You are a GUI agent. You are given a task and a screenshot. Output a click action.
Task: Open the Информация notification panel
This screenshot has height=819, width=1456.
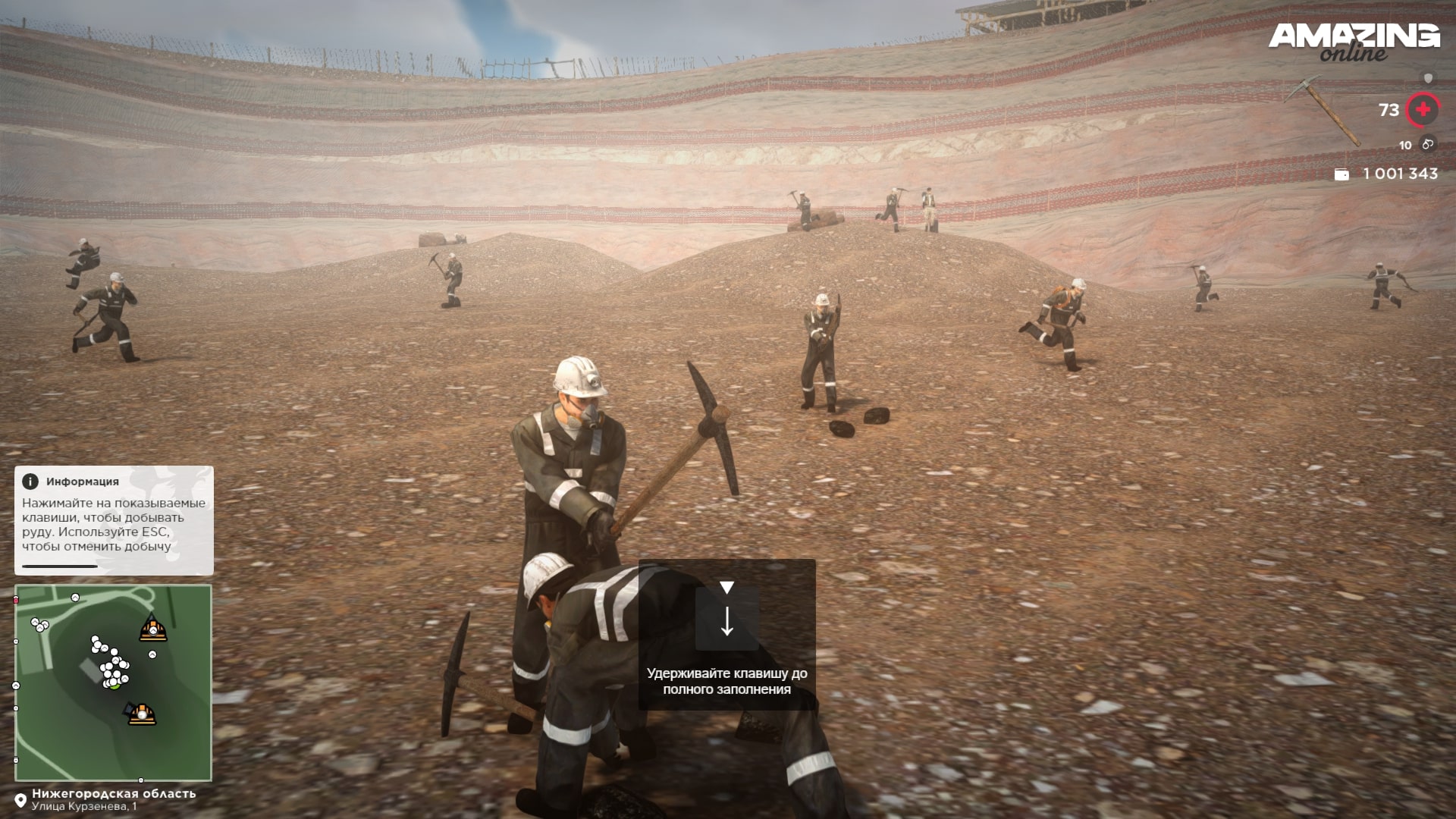click(x=114, y=520)
